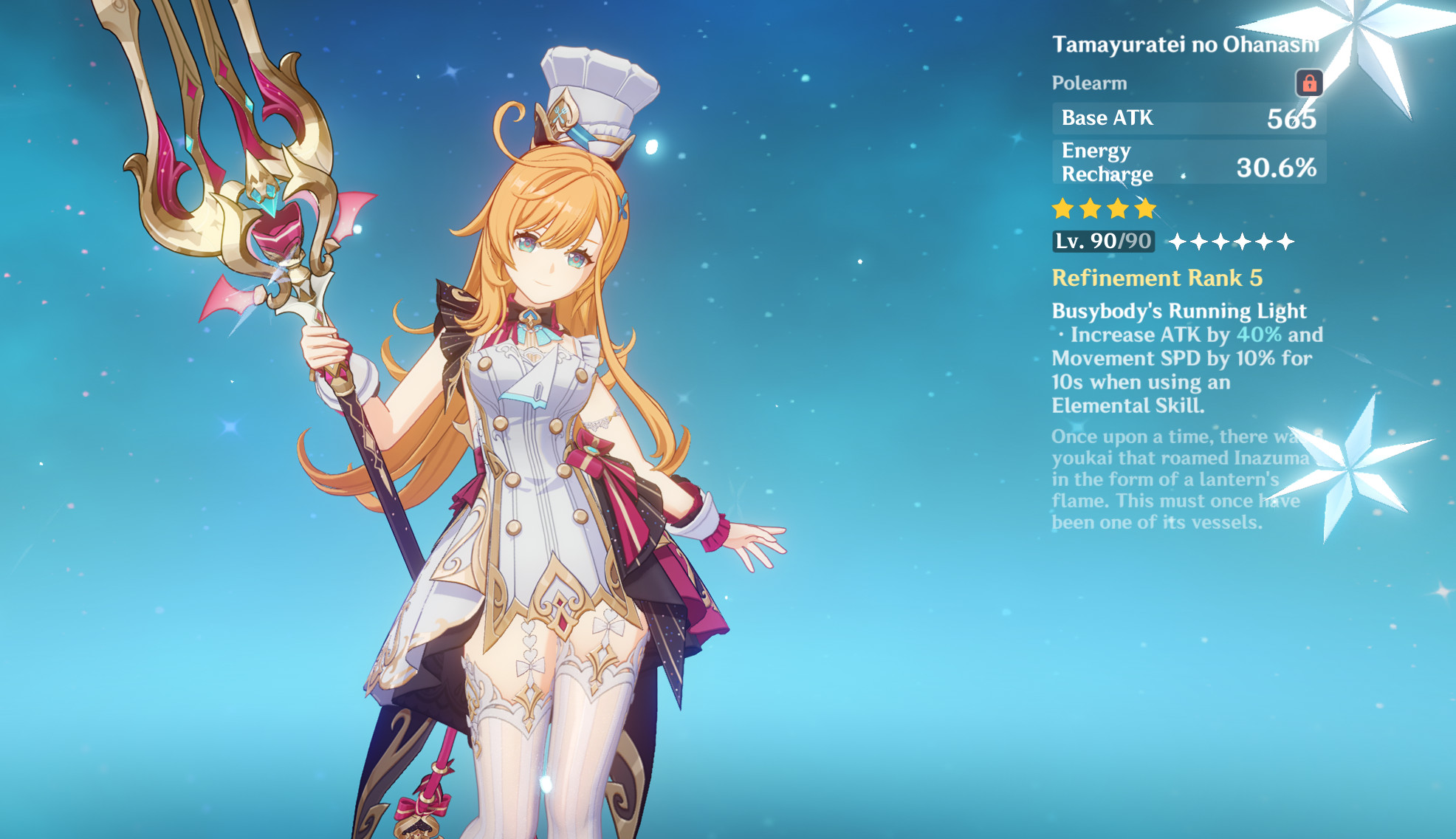Click the second gold rarity star
This screenshot has height=839, width=1456.
pyautogui.click(x=1091, y=209)
